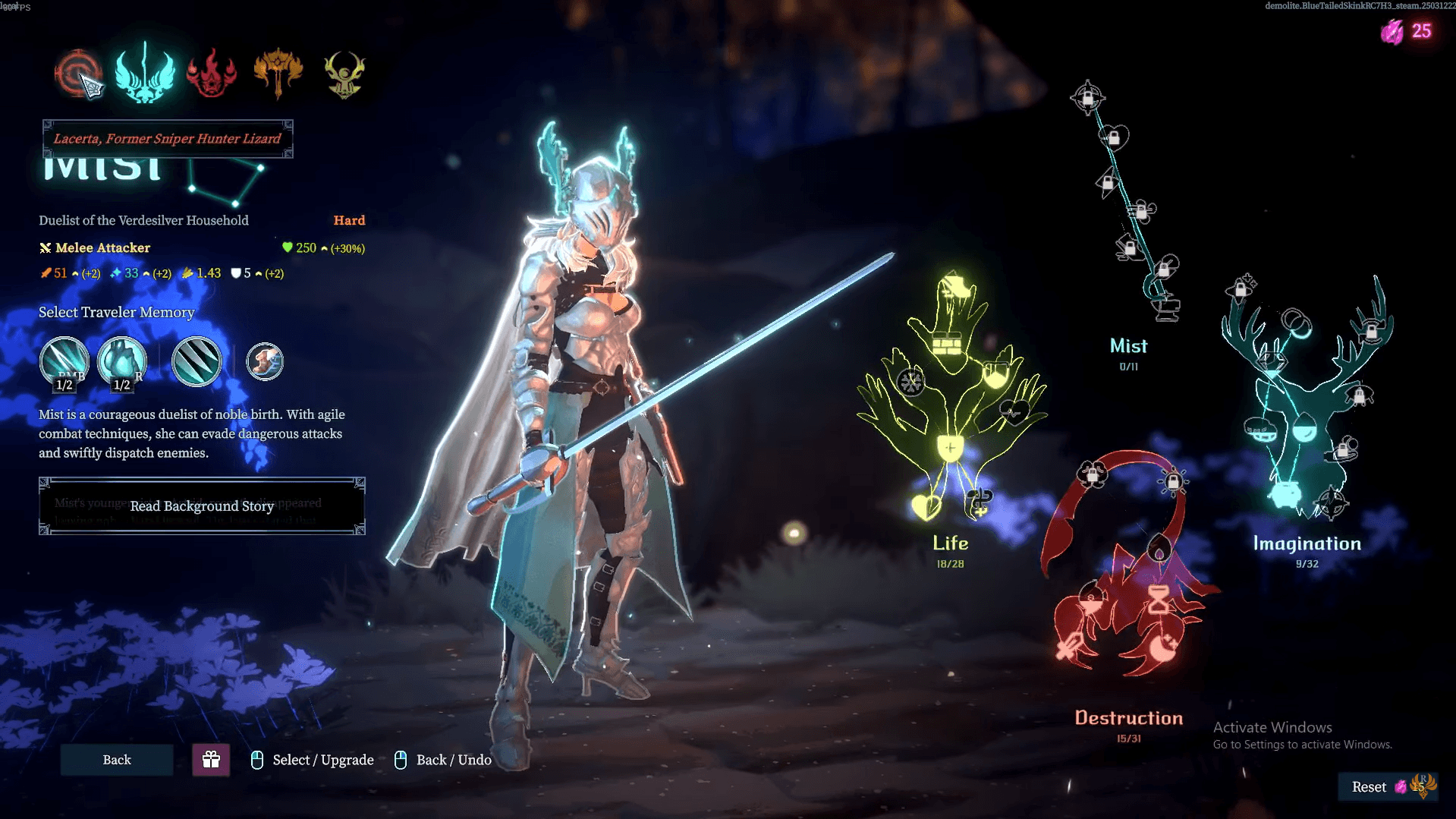Choose the small character portrait memory icon
The image size is (1456, 819).
(x=265, y=361)
